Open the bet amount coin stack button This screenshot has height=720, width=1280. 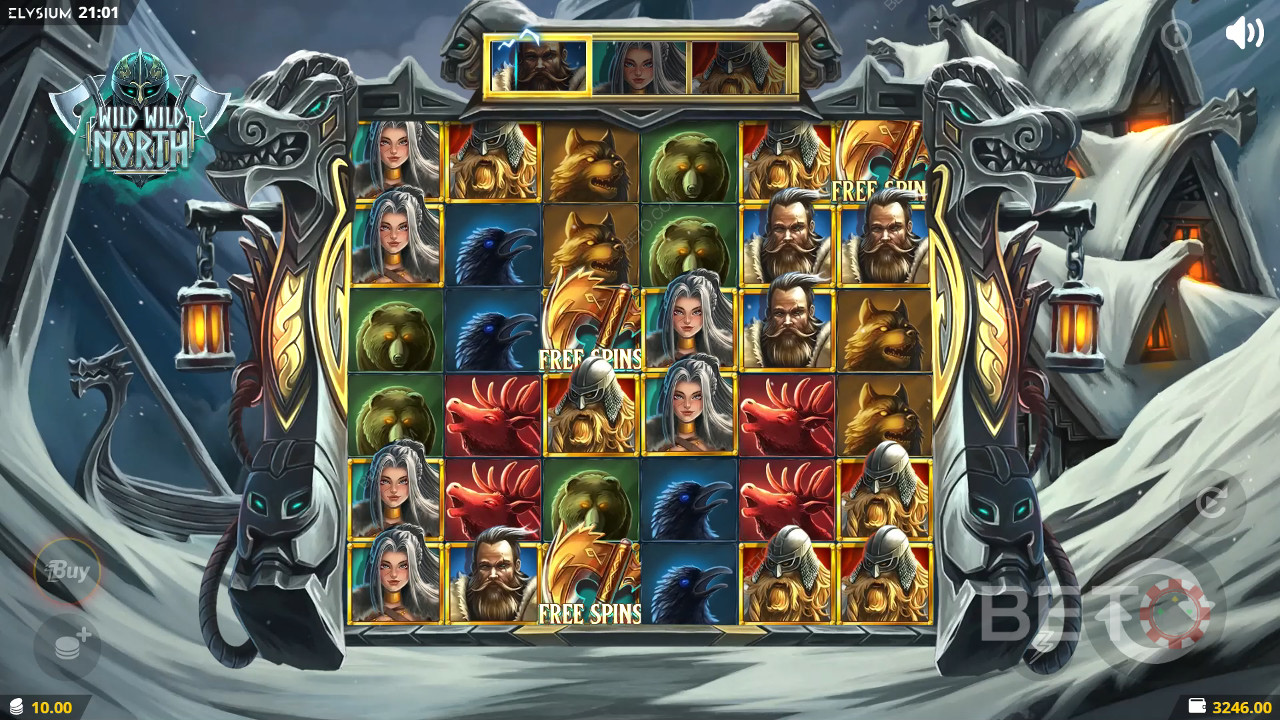click(x=68, y=647)
